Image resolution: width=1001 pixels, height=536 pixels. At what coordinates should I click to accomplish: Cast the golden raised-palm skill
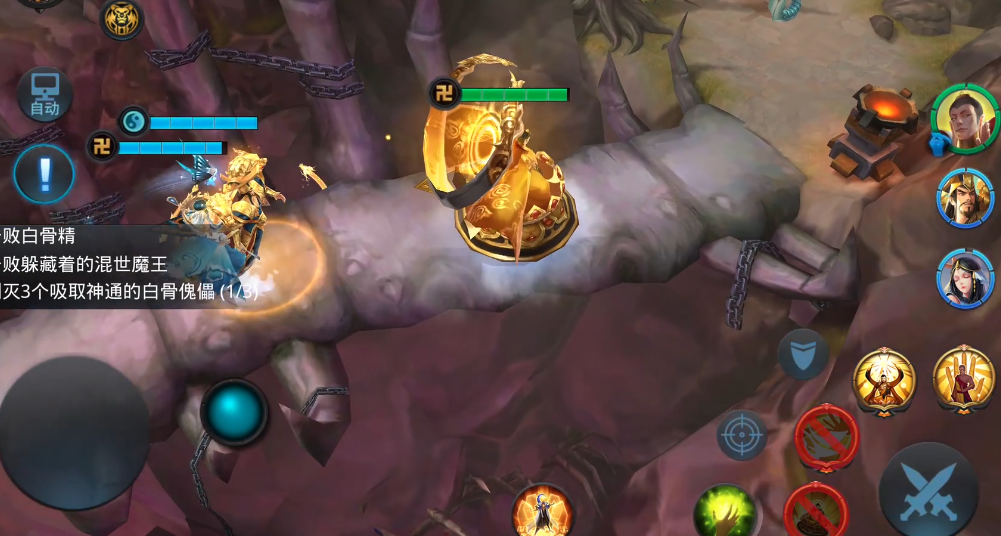[x=963, y=379]
